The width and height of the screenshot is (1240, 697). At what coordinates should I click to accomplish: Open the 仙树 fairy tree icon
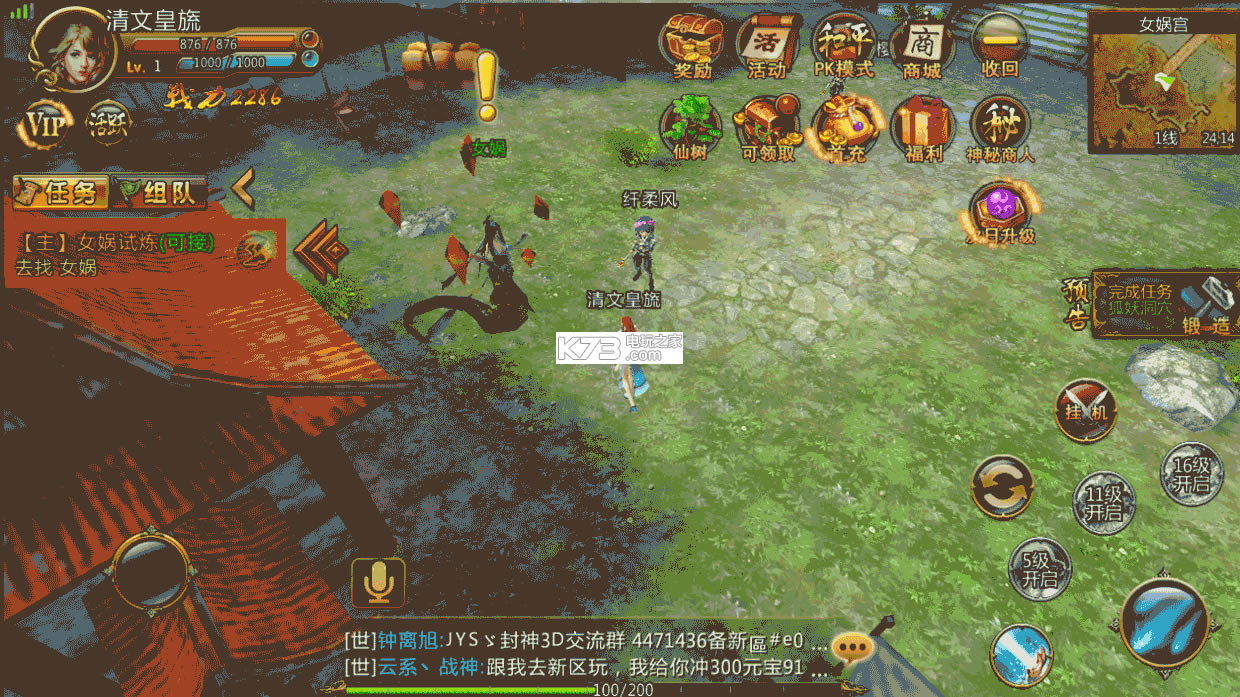(691, 127)
